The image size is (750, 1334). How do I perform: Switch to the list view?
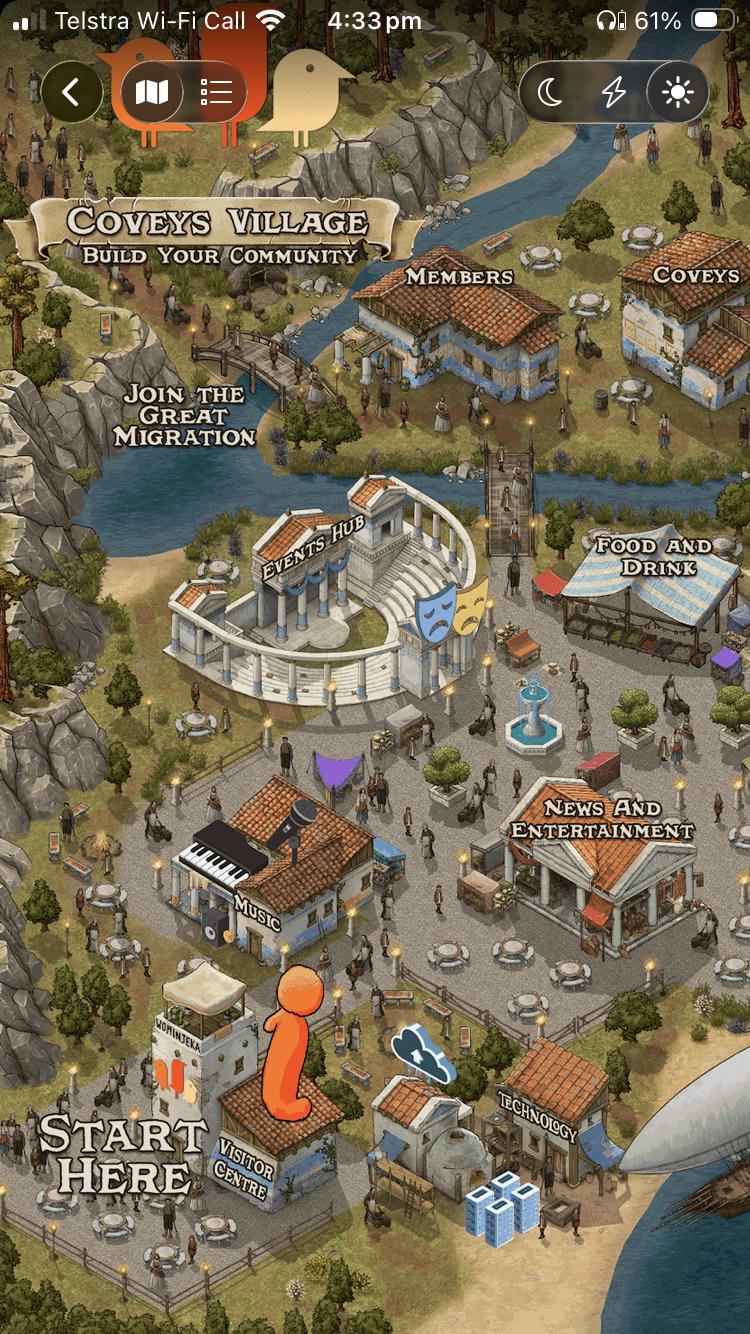[216, 93]
